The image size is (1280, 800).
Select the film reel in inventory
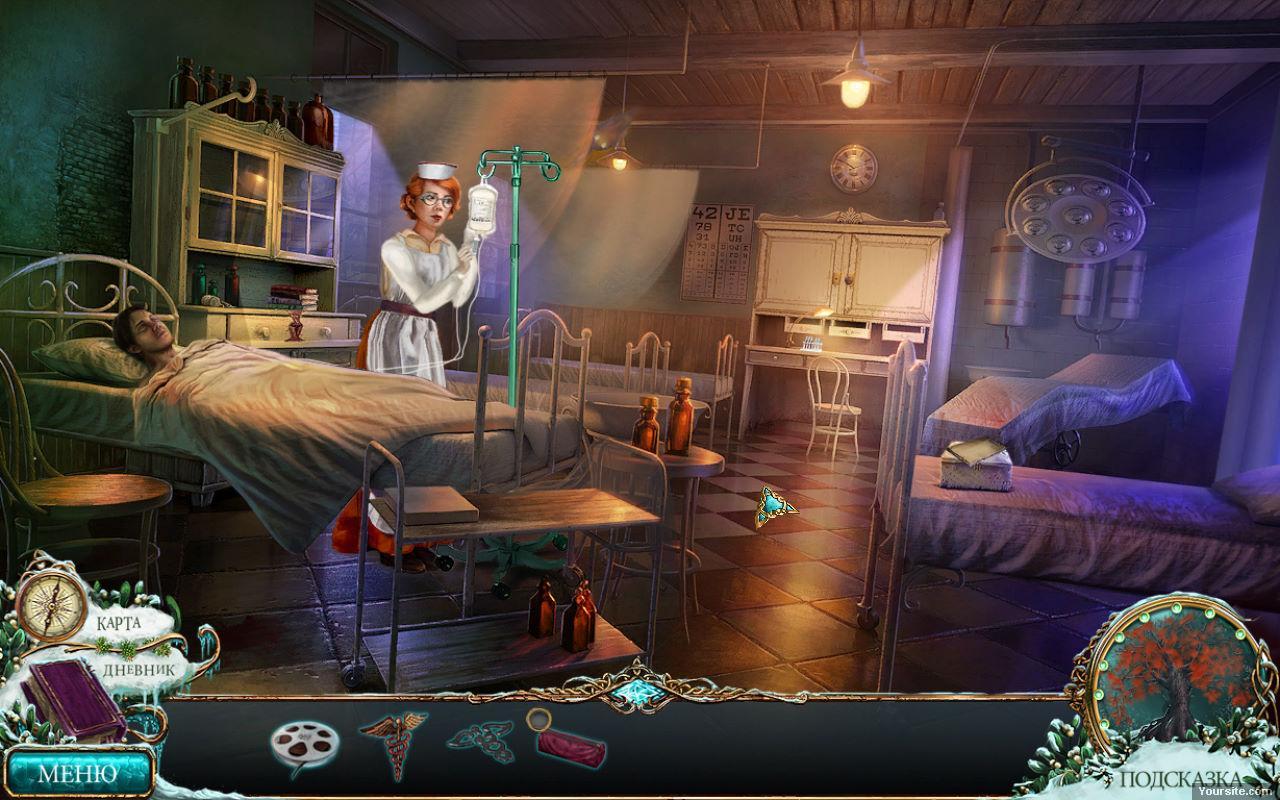pos(304,744)
